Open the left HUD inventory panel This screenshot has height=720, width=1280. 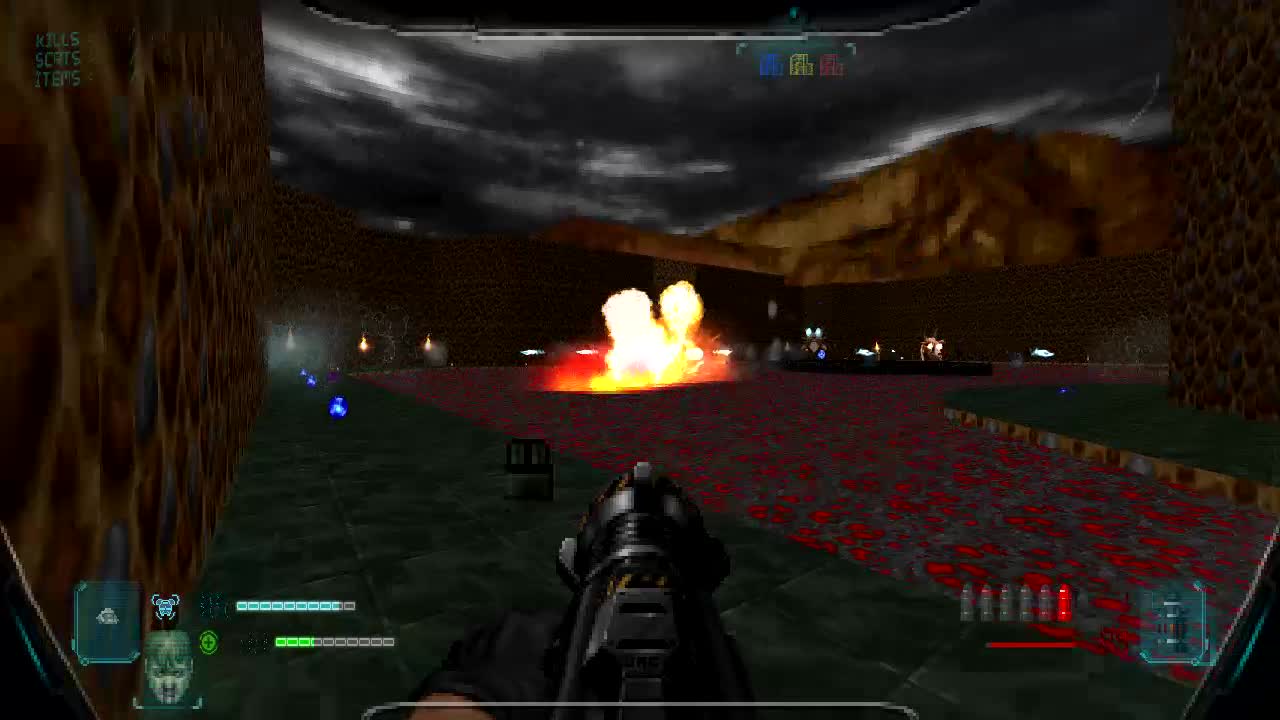105,620
